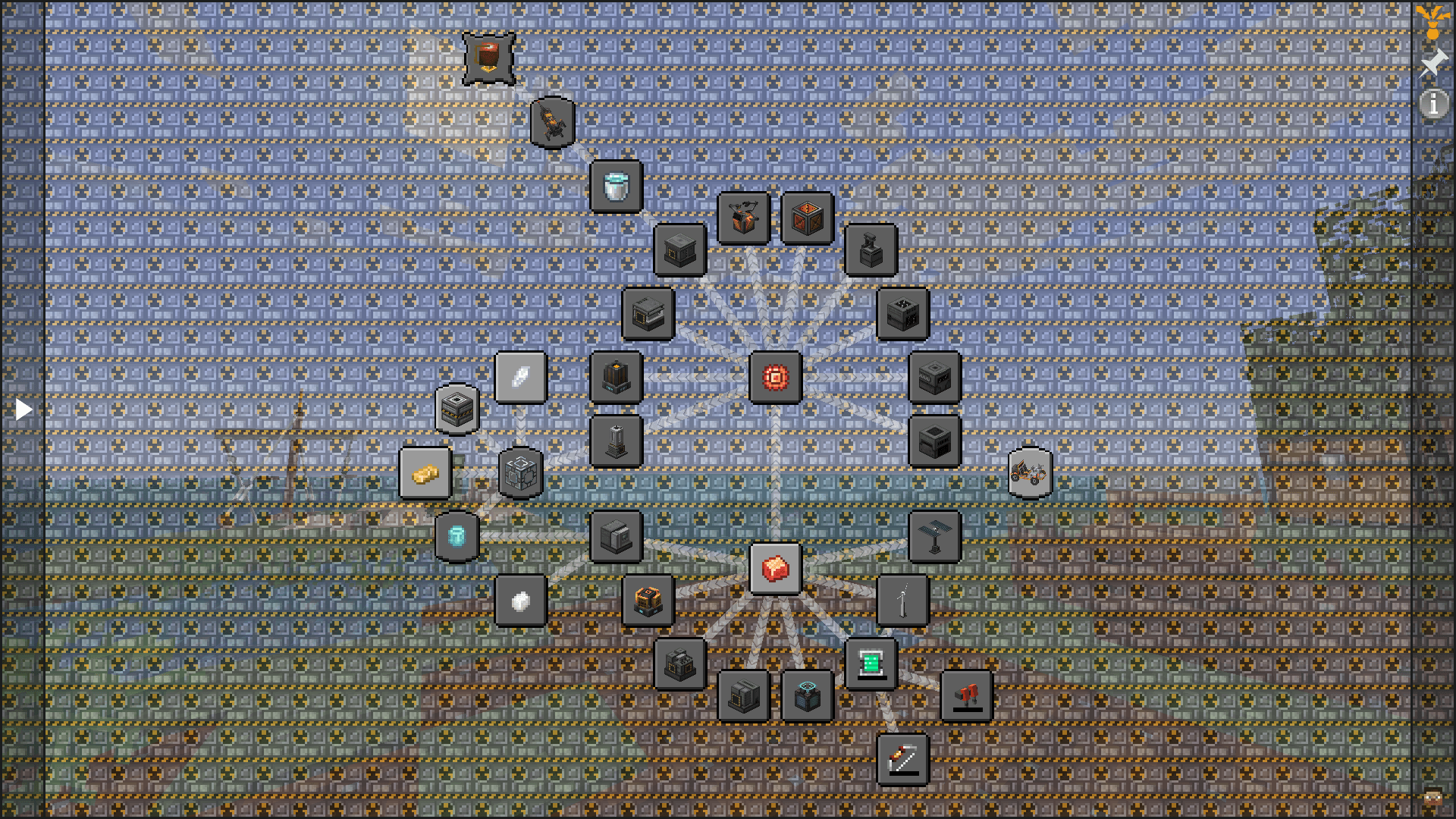Select the vehicle advancement on the far right
1456x819 pixels.
1031,471
